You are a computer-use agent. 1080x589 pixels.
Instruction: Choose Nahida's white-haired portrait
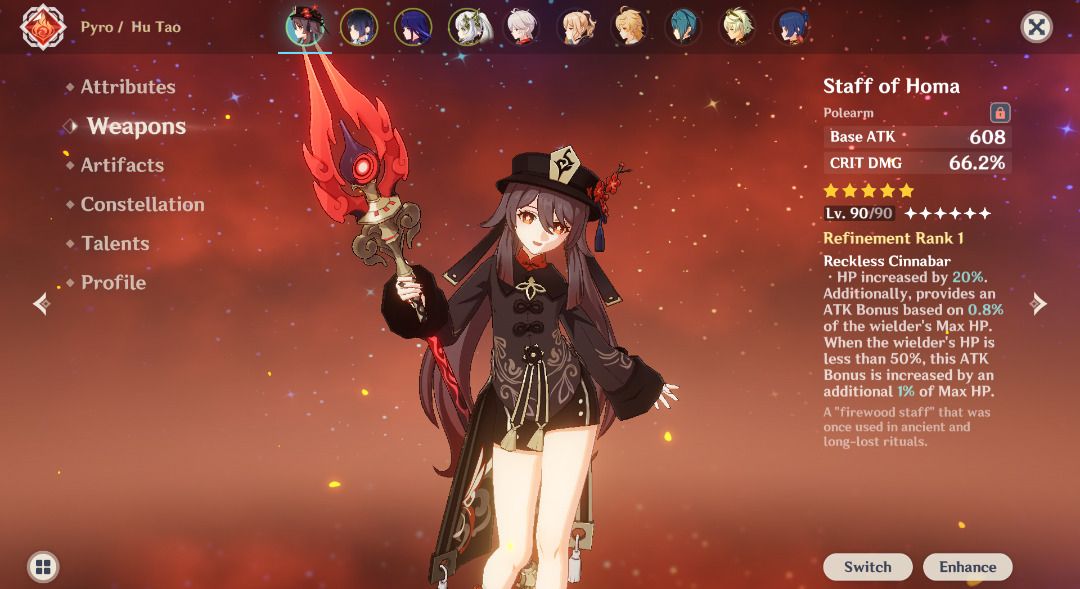466,27
